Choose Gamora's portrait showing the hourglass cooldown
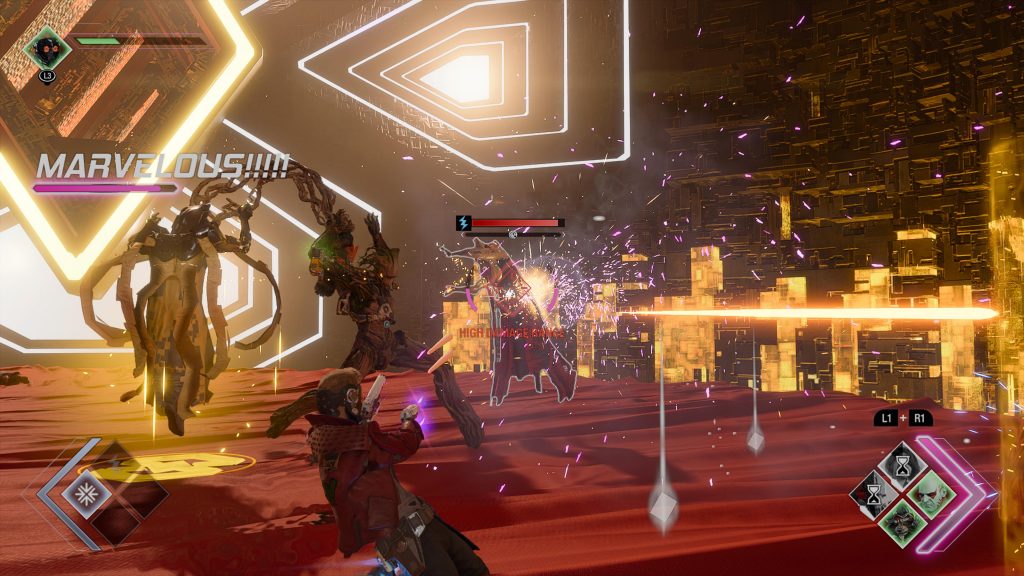 903,465
